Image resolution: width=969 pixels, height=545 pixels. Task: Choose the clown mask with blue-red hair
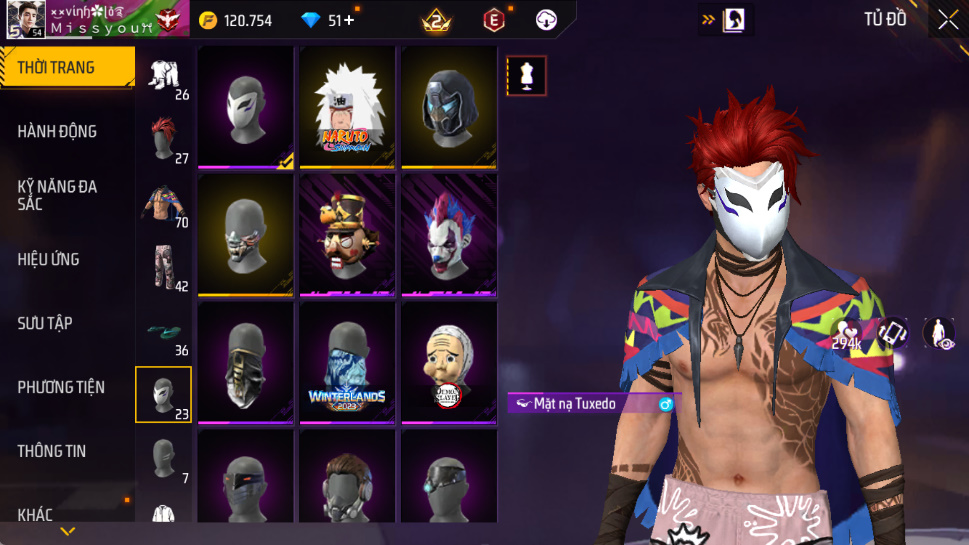coord(449,235)
